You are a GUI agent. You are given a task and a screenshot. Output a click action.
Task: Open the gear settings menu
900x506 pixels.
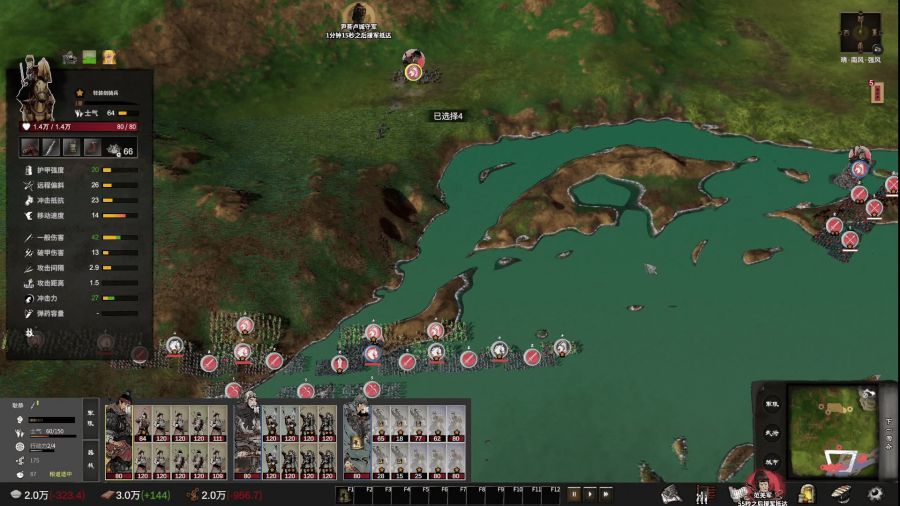(876, 493)
